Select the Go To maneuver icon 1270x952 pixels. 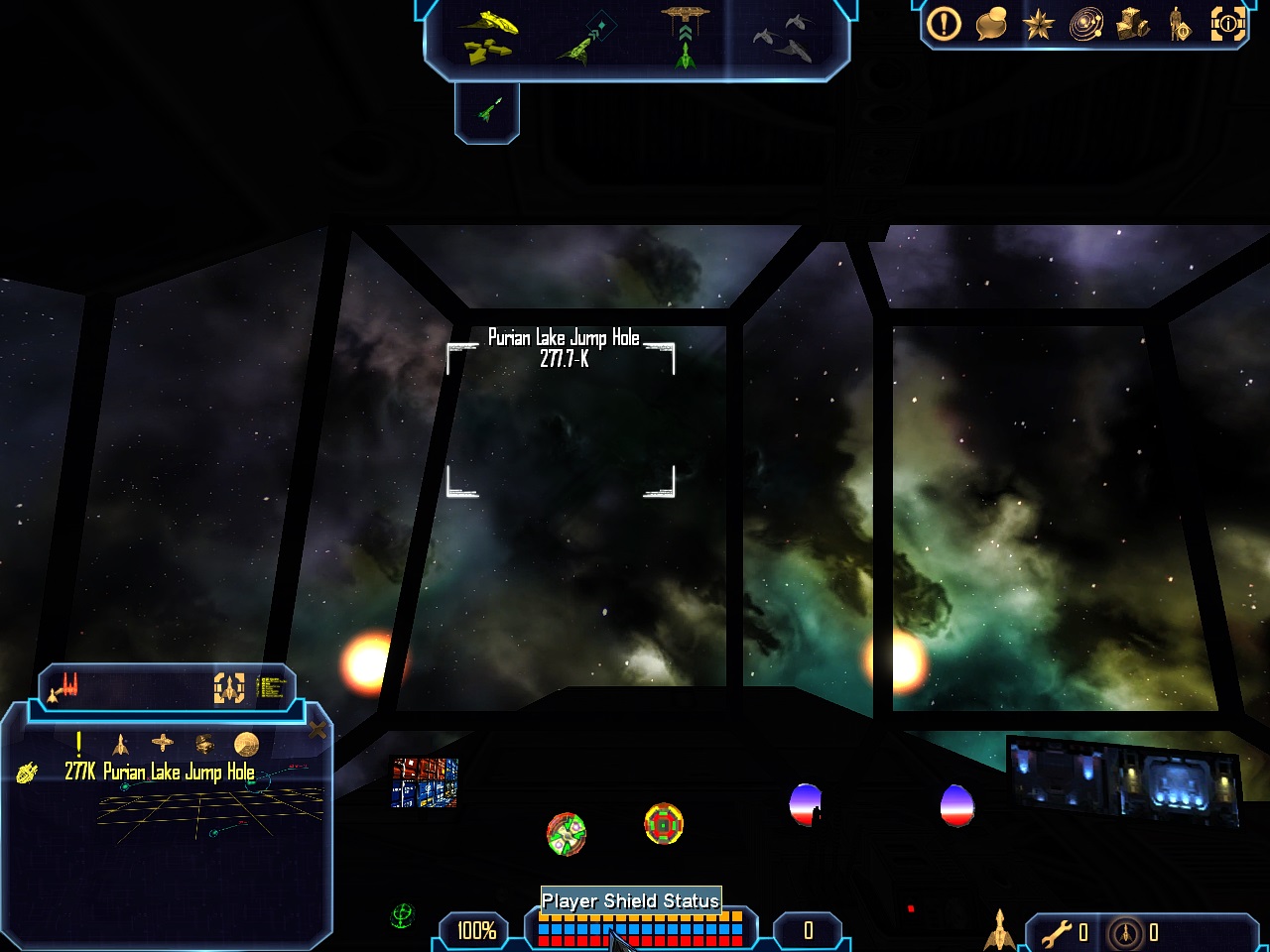[x=588, y=37]
